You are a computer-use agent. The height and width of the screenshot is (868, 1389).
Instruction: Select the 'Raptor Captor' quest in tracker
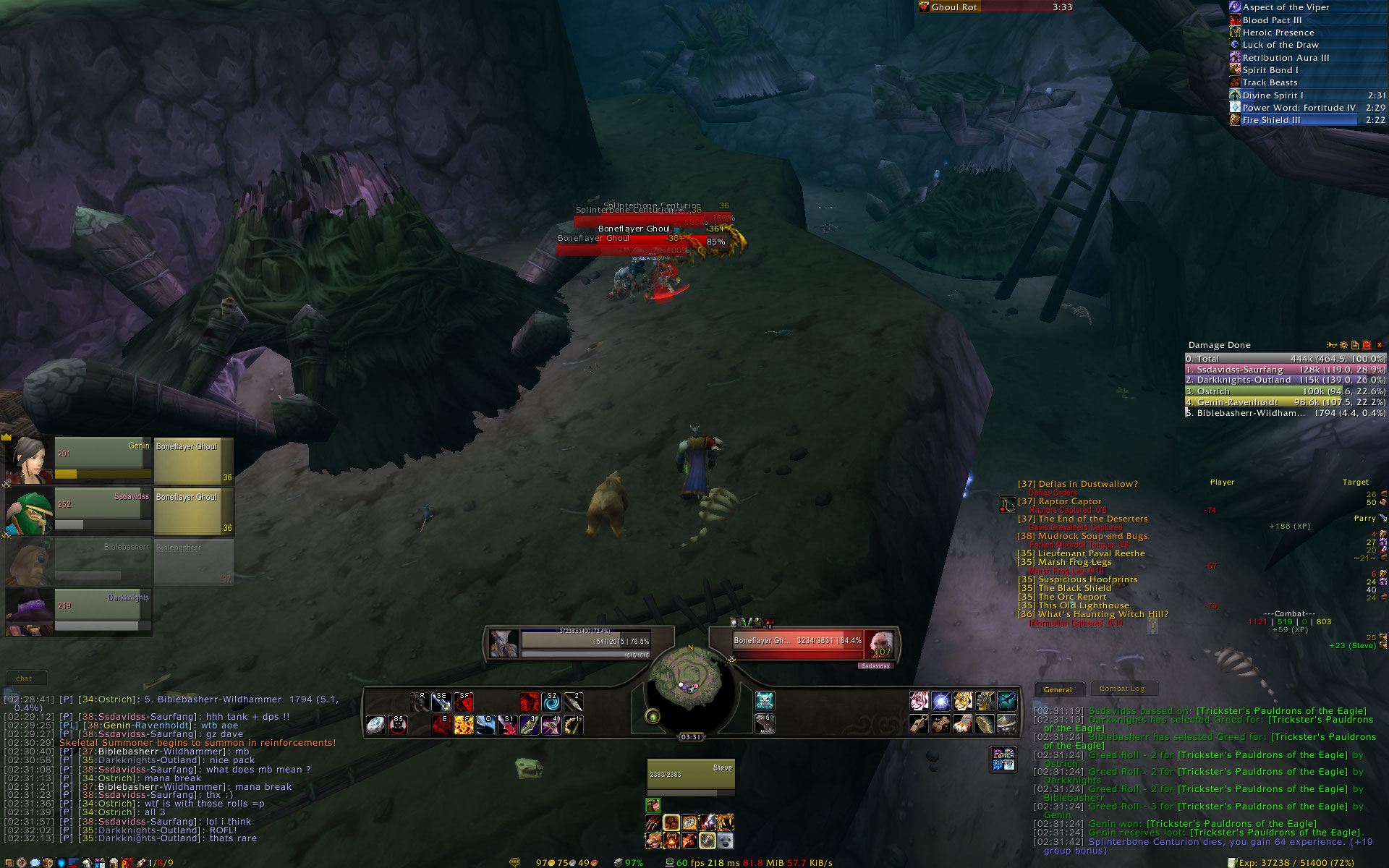(x=1069, y=501)
